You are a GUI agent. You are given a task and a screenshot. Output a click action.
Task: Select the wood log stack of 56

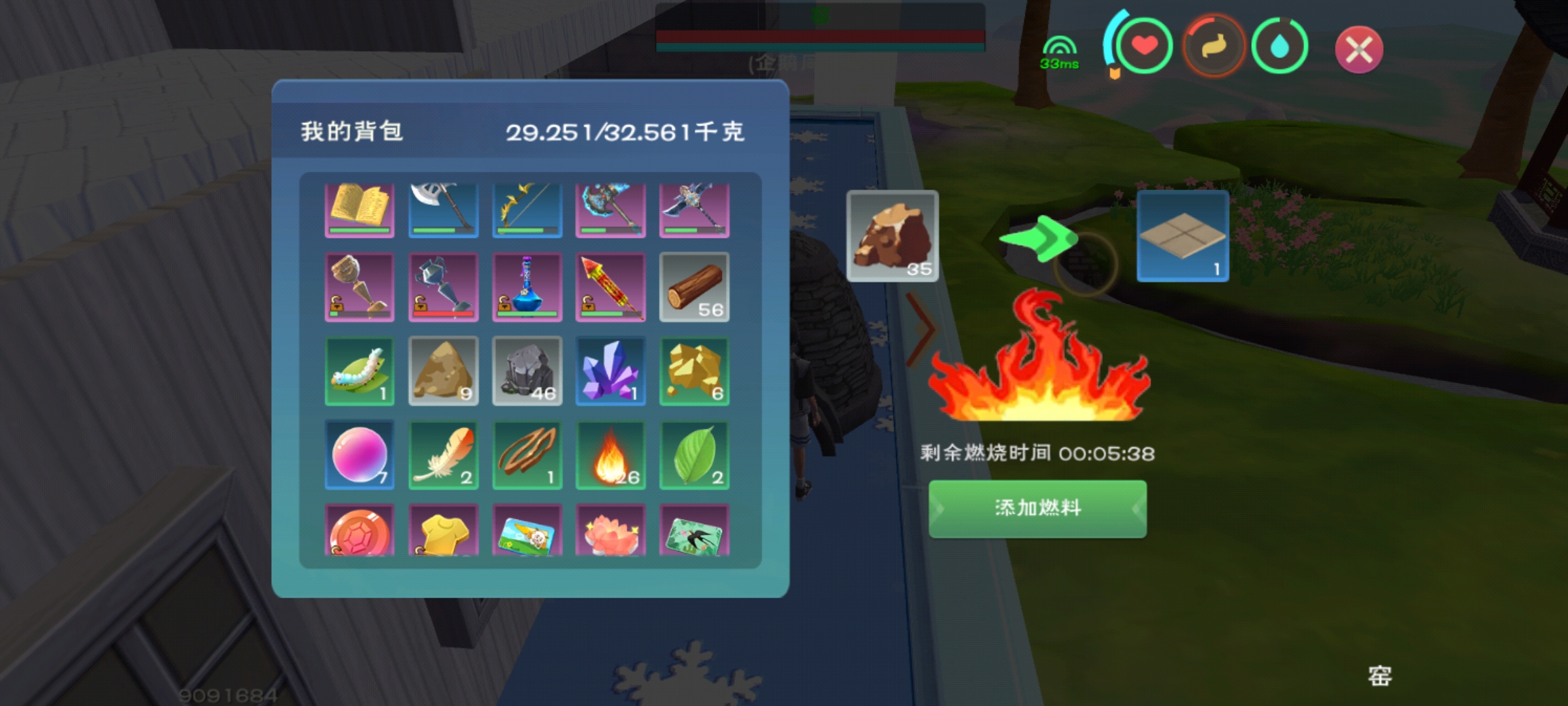coord(694,287)
